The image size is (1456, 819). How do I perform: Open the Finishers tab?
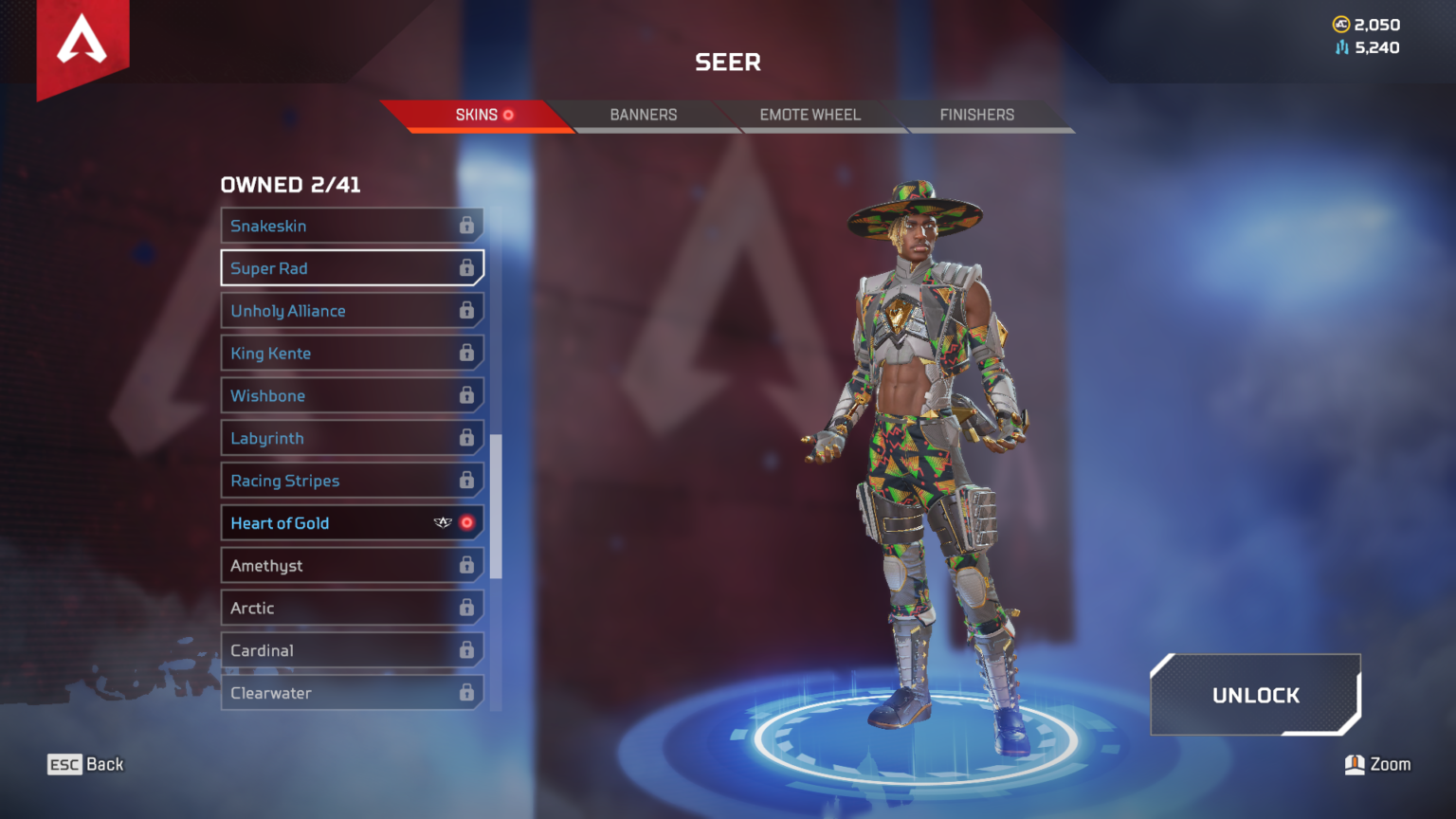click(976, 115)
